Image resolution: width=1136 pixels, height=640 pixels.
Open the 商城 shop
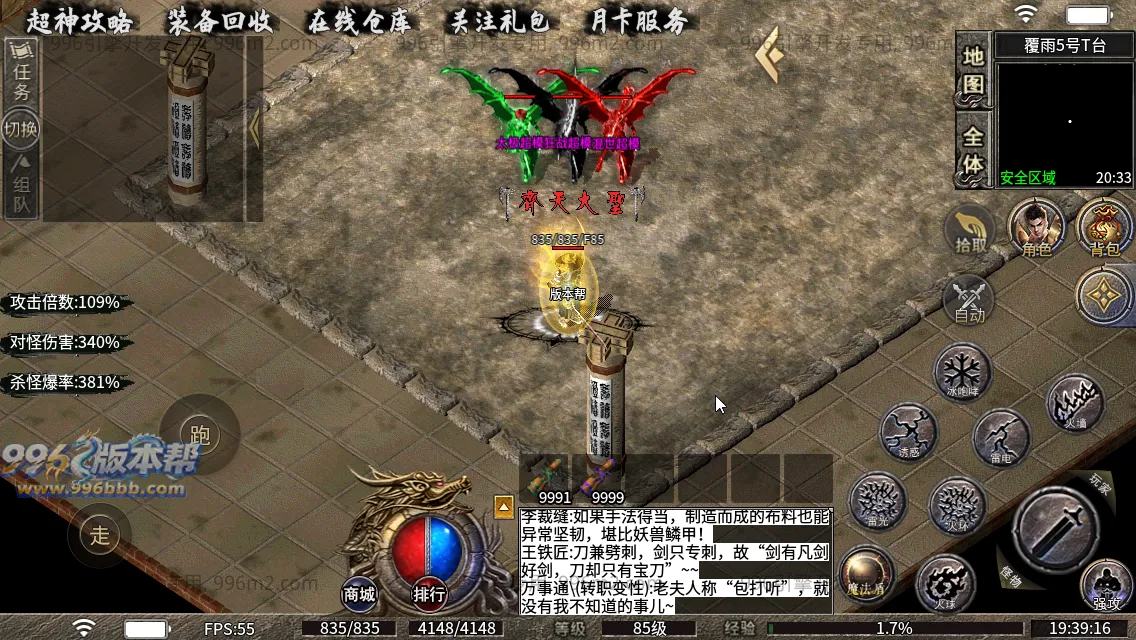(360, 594)
